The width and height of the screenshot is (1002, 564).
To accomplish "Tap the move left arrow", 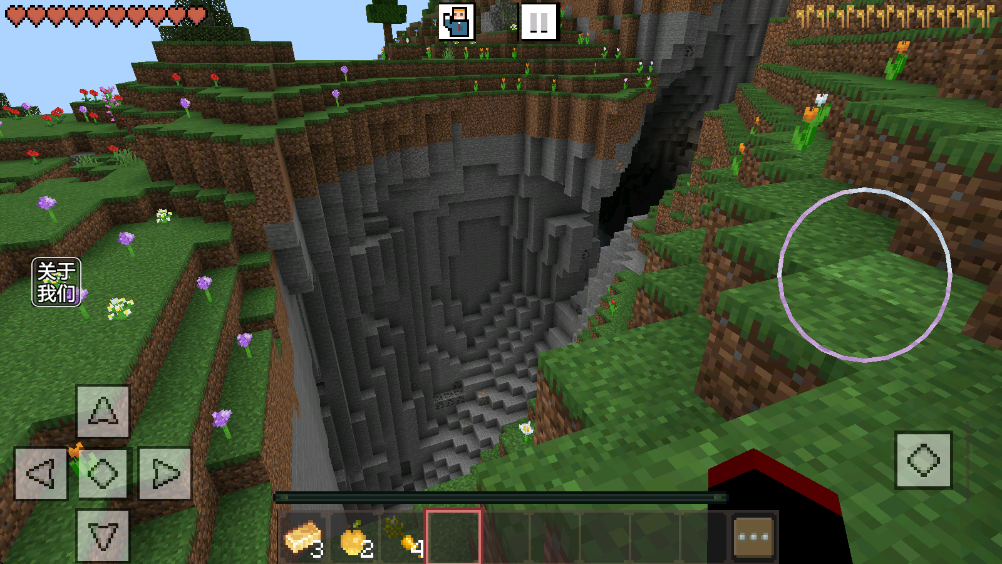I will pyautogui.click(x=41, y=473).
